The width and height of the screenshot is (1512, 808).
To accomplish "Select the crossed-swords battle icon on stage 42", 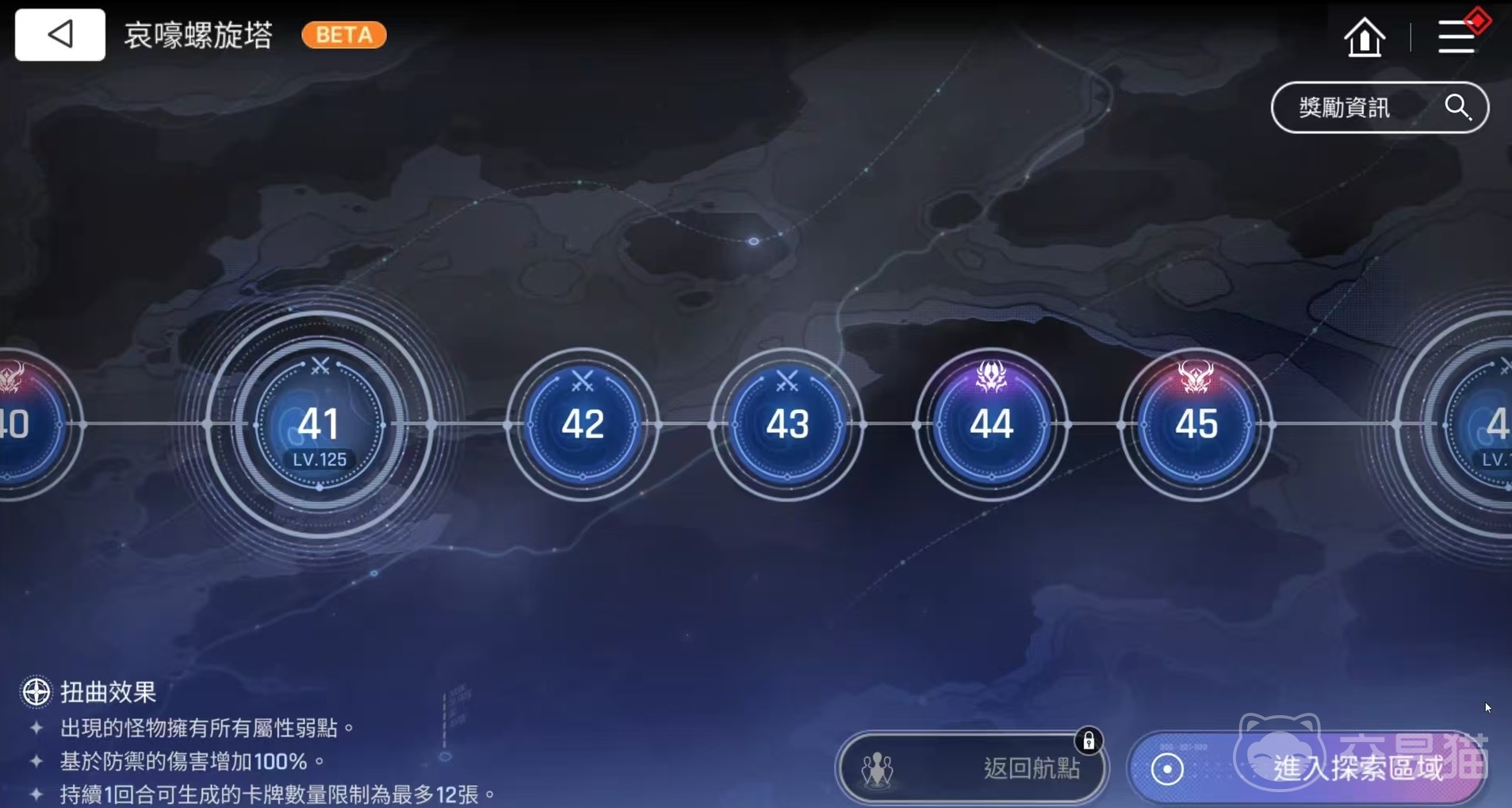I will 581,379.
